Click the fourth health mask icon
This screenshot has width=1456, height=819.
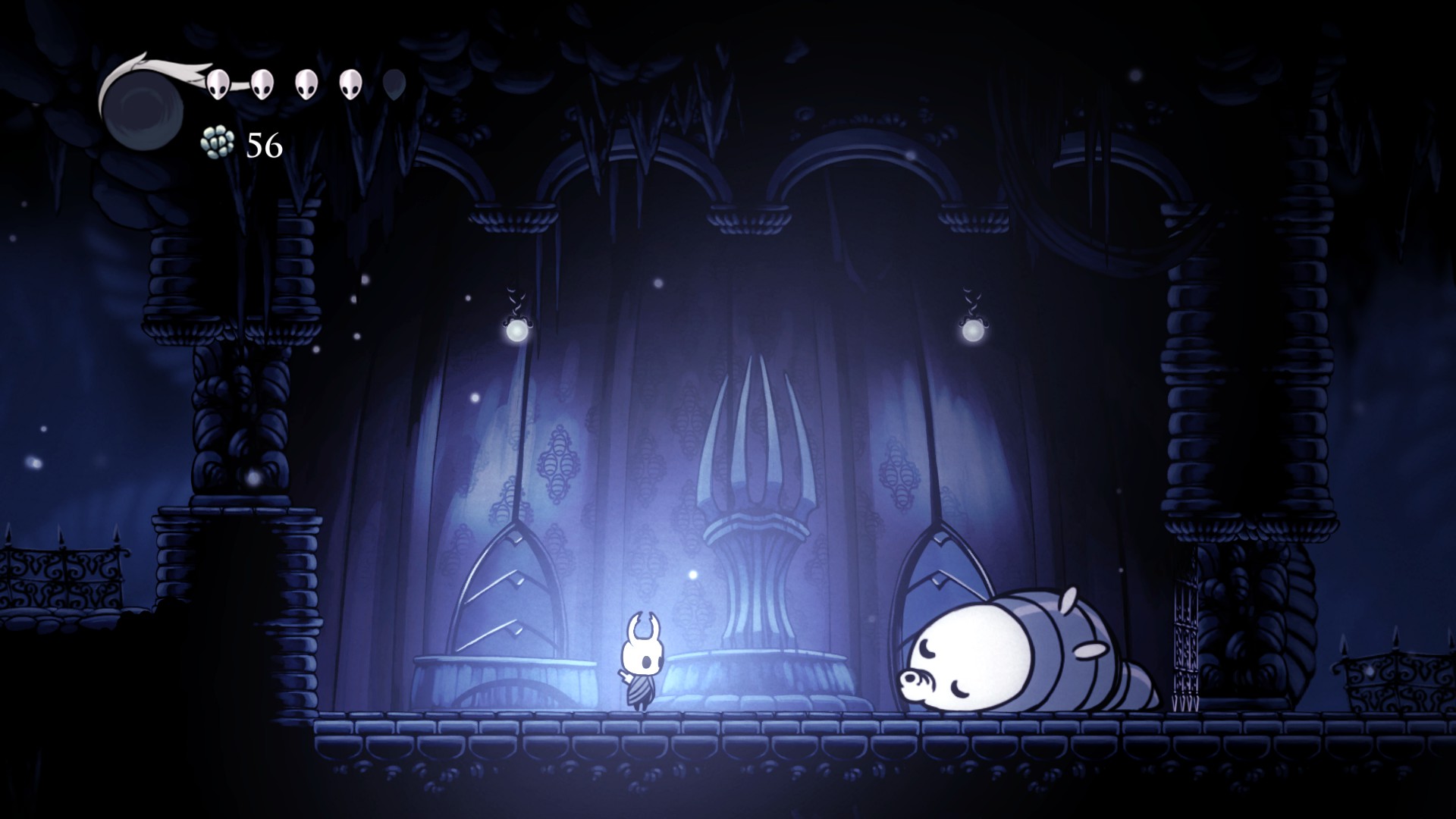[350, 83]
